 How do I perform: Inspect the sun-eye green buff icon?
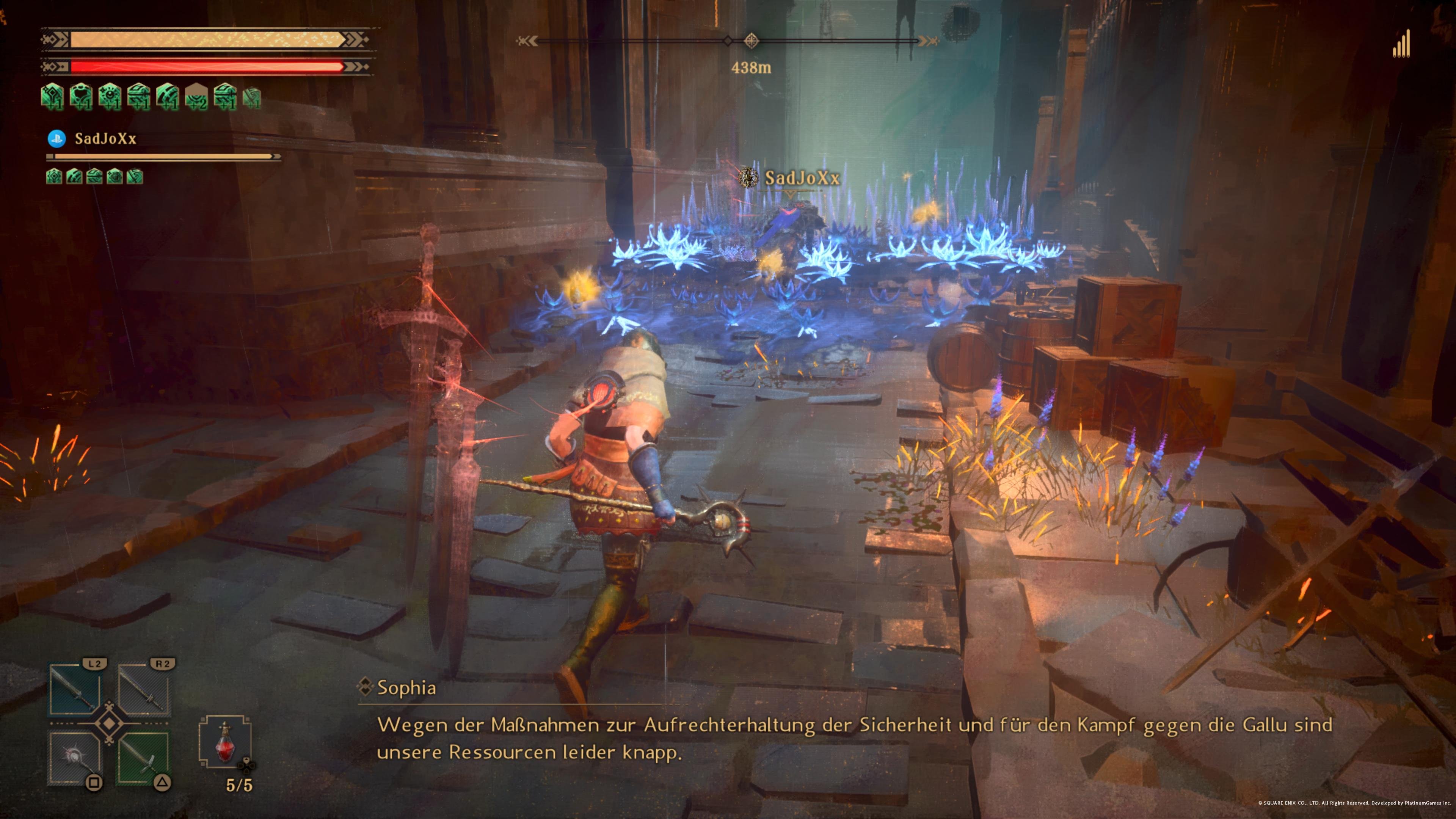point(110,96)
